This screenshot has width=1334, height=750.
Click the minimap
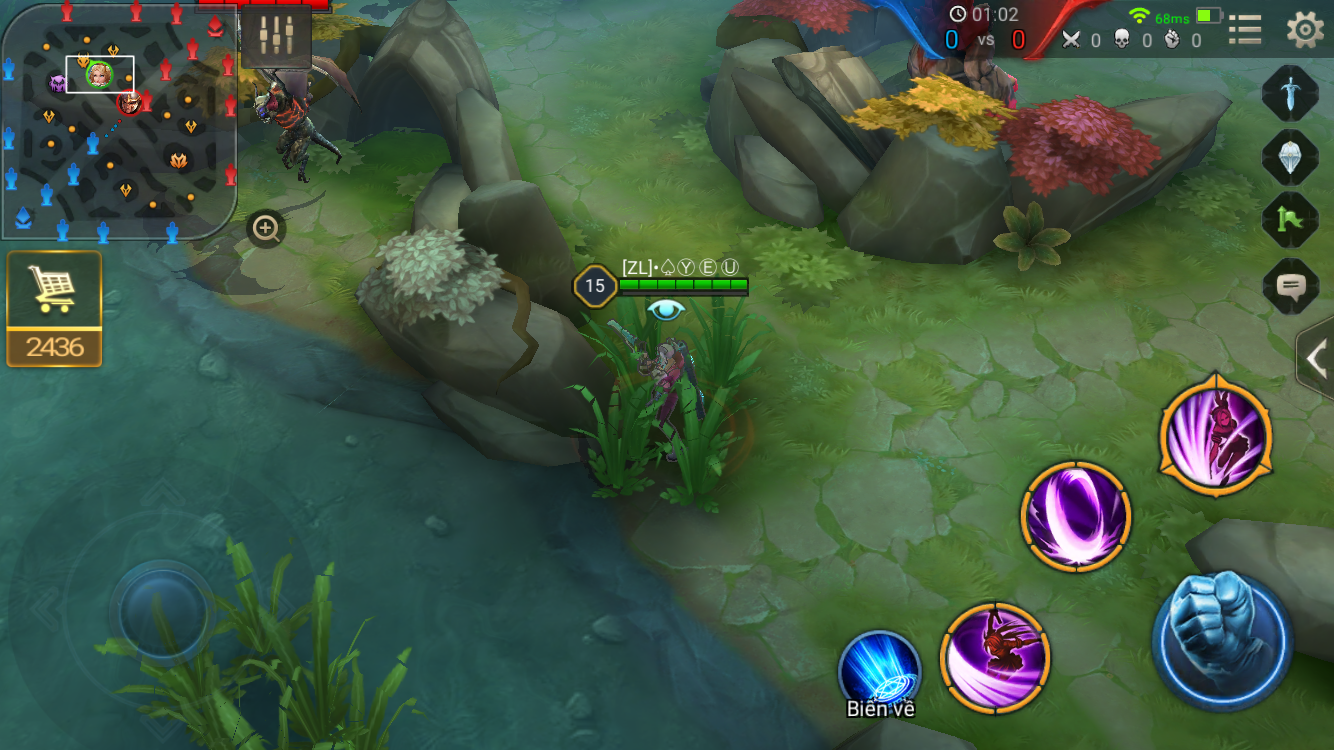(118, 122)
